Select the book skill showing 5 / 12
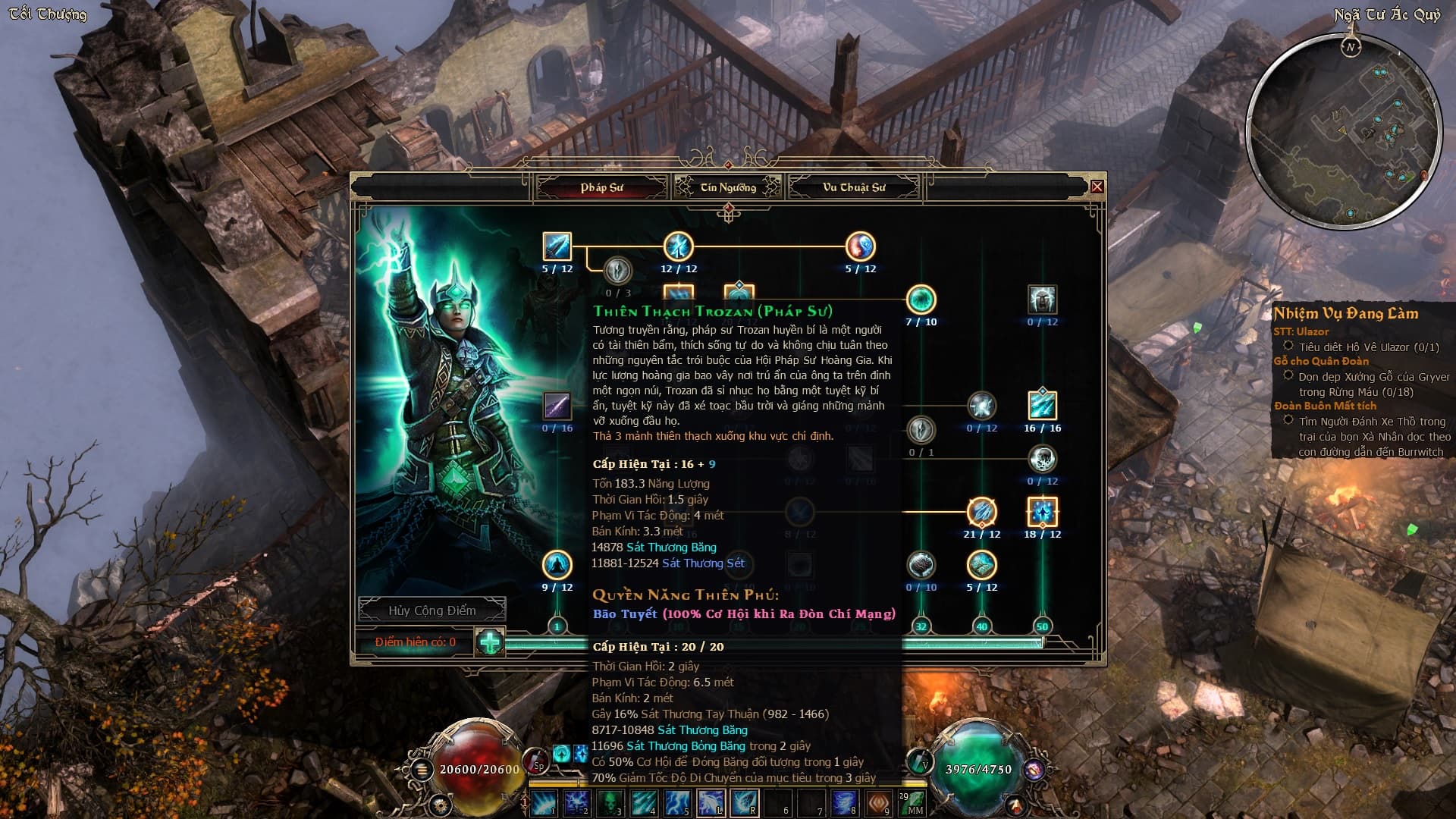 tap(981, 565)
